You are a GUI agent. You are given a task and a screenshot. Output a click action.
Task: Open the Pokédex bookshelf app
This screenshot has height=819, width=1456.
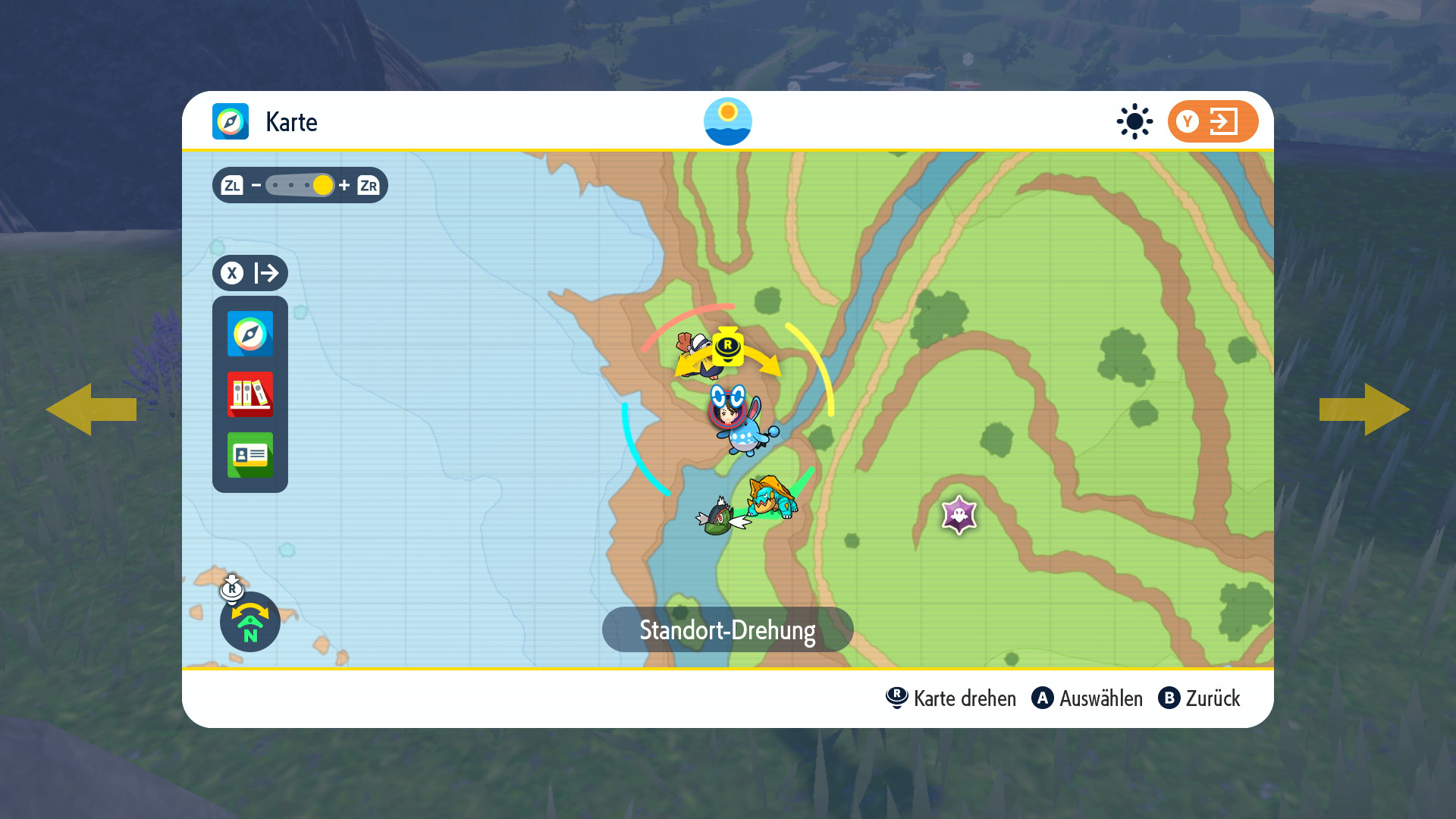[250, 394]
